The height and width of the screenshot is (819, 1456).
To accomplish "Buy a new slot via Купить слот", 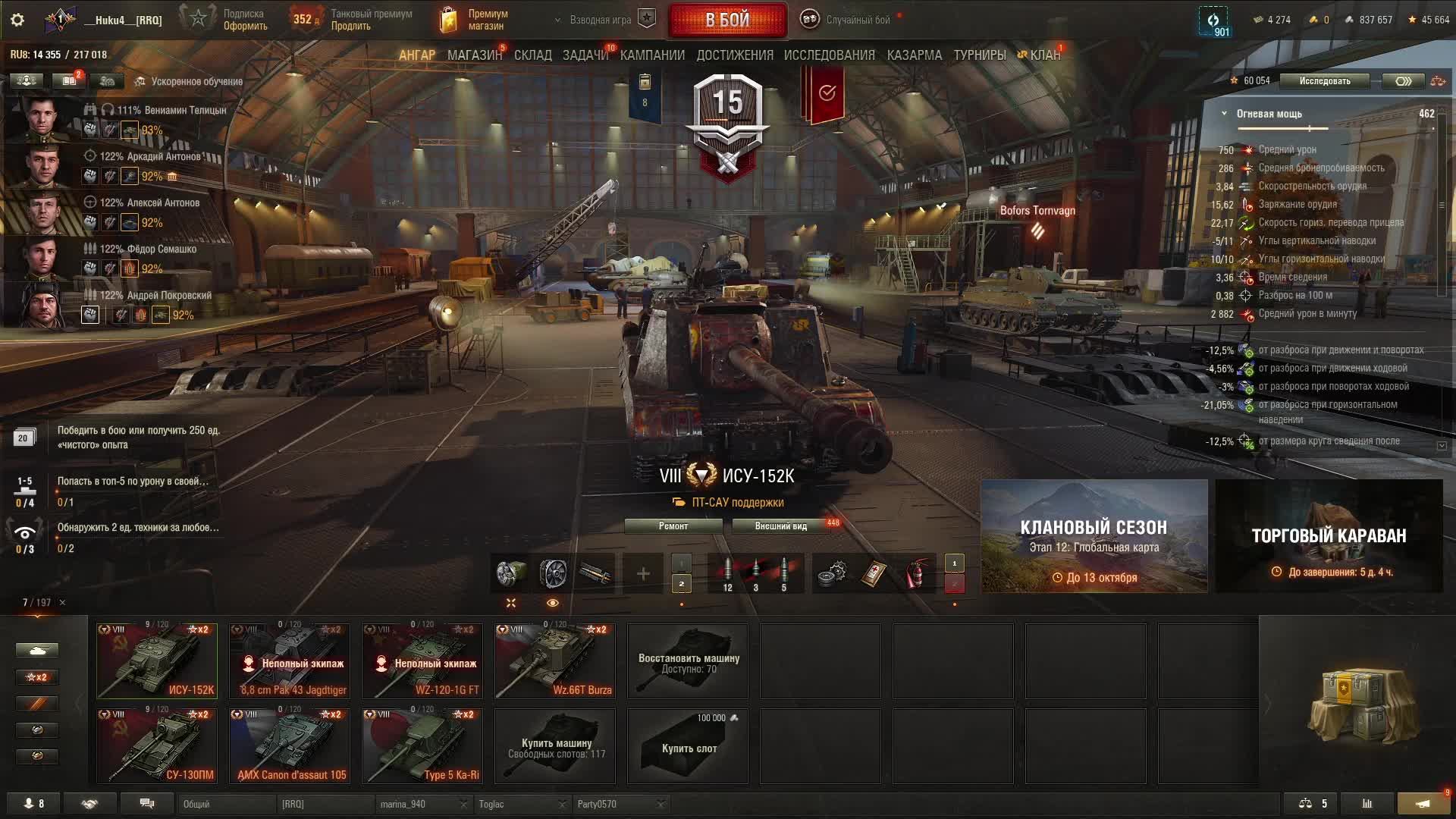I will pyautogui.click(x=688, y=745).
